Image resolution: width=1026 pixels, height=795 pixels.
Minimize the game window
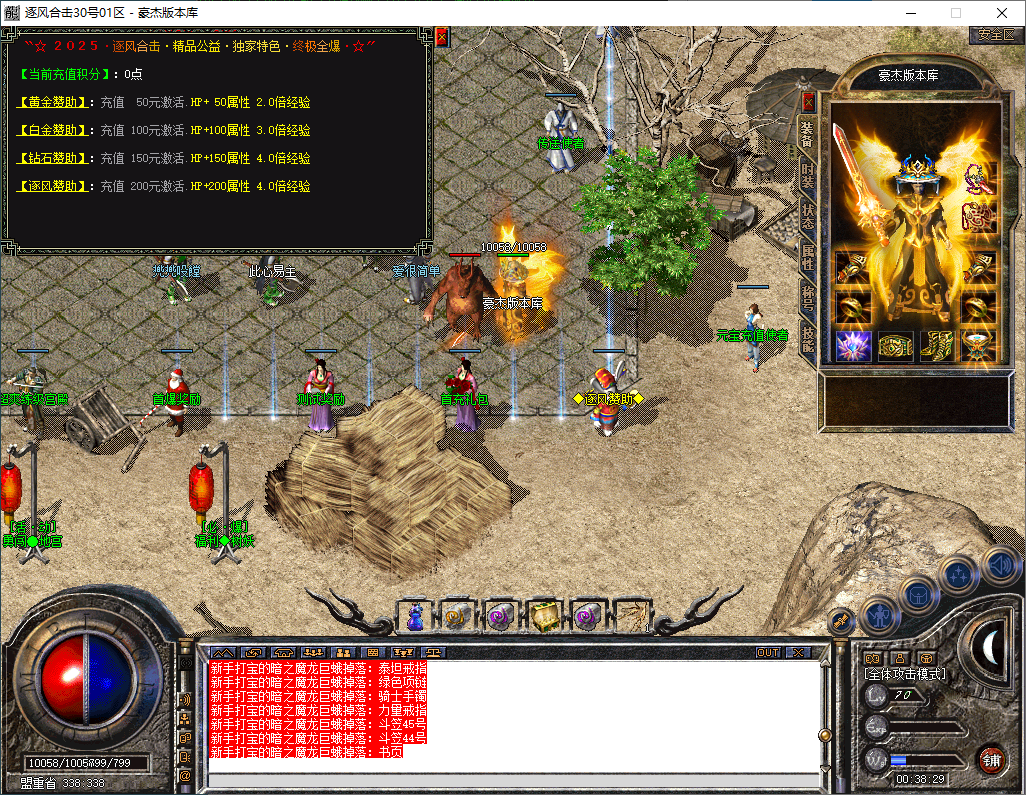[x=910, y=13]
